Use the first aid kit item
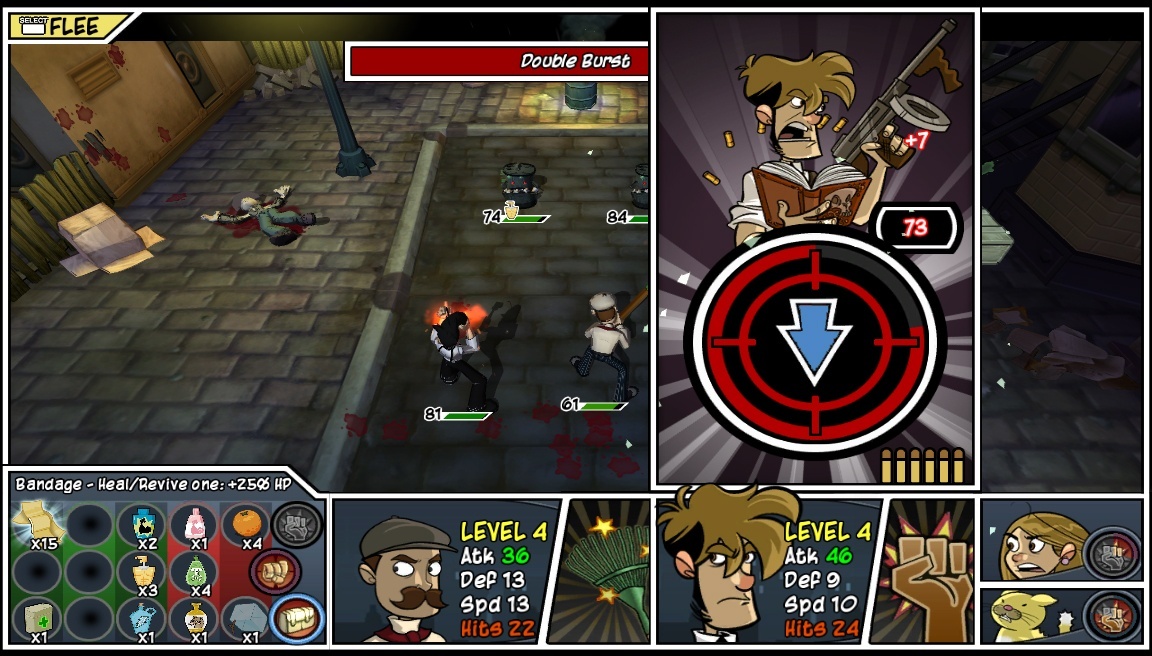 pyautogui.click(x=38, y=618)
